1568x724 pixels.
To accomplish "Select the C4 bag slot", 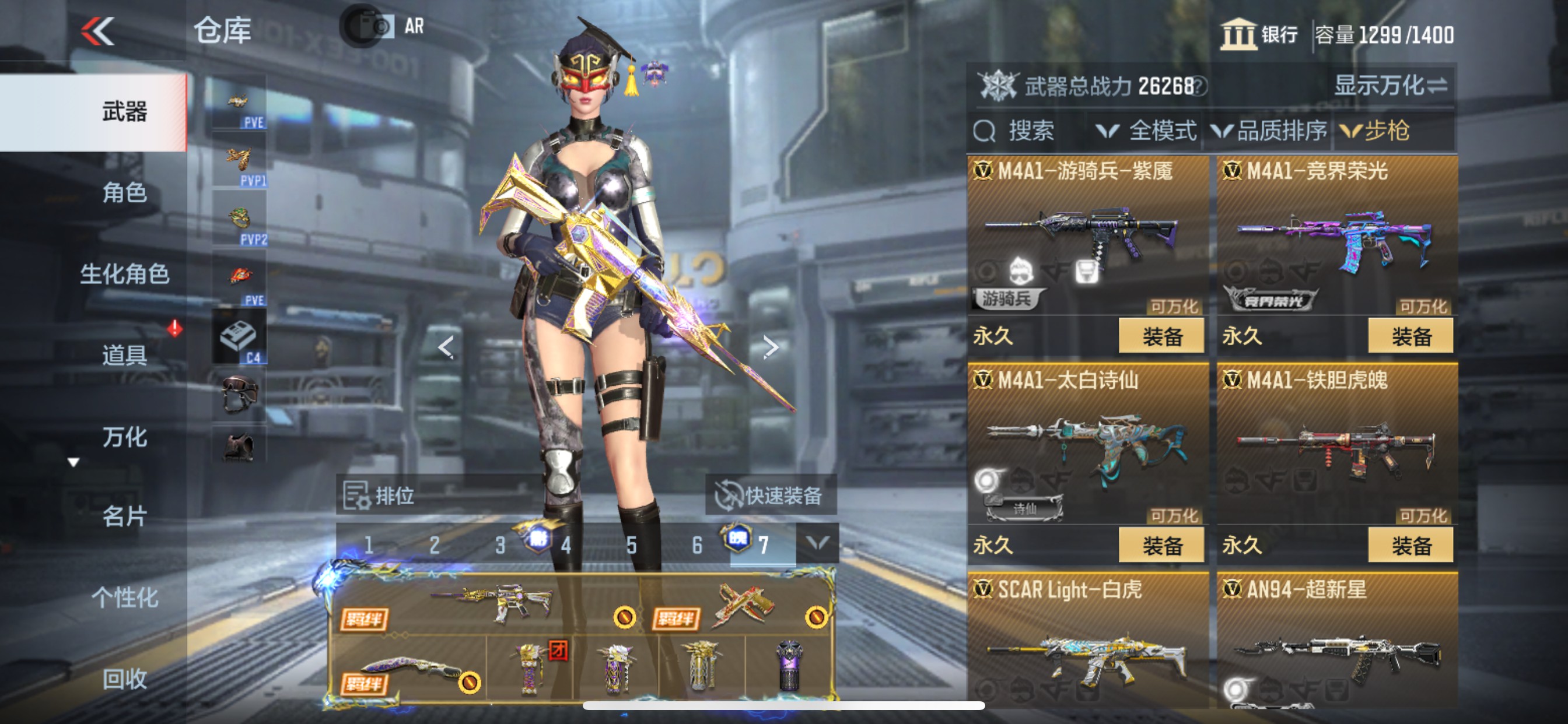I will tap(239, 338).
